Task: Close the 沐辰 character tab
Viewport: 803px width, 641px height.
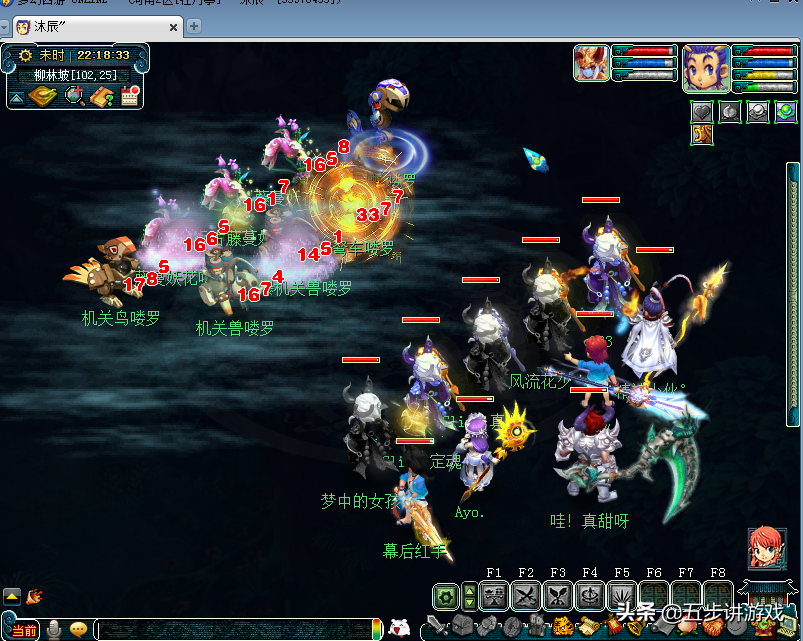Action: (x=173, y=27)
